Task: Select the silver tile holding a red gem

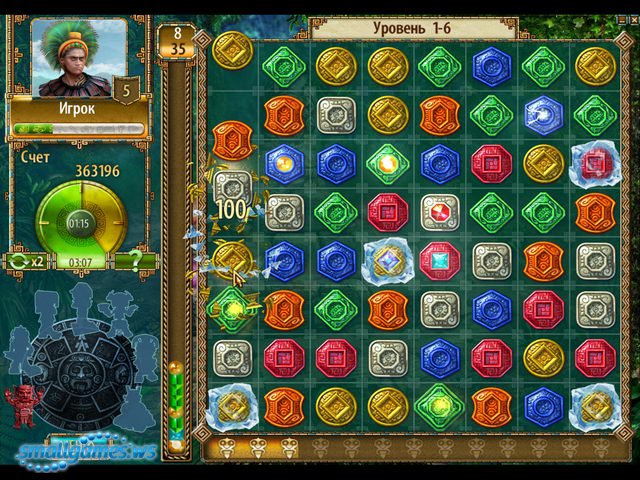Action: point(440,211)
